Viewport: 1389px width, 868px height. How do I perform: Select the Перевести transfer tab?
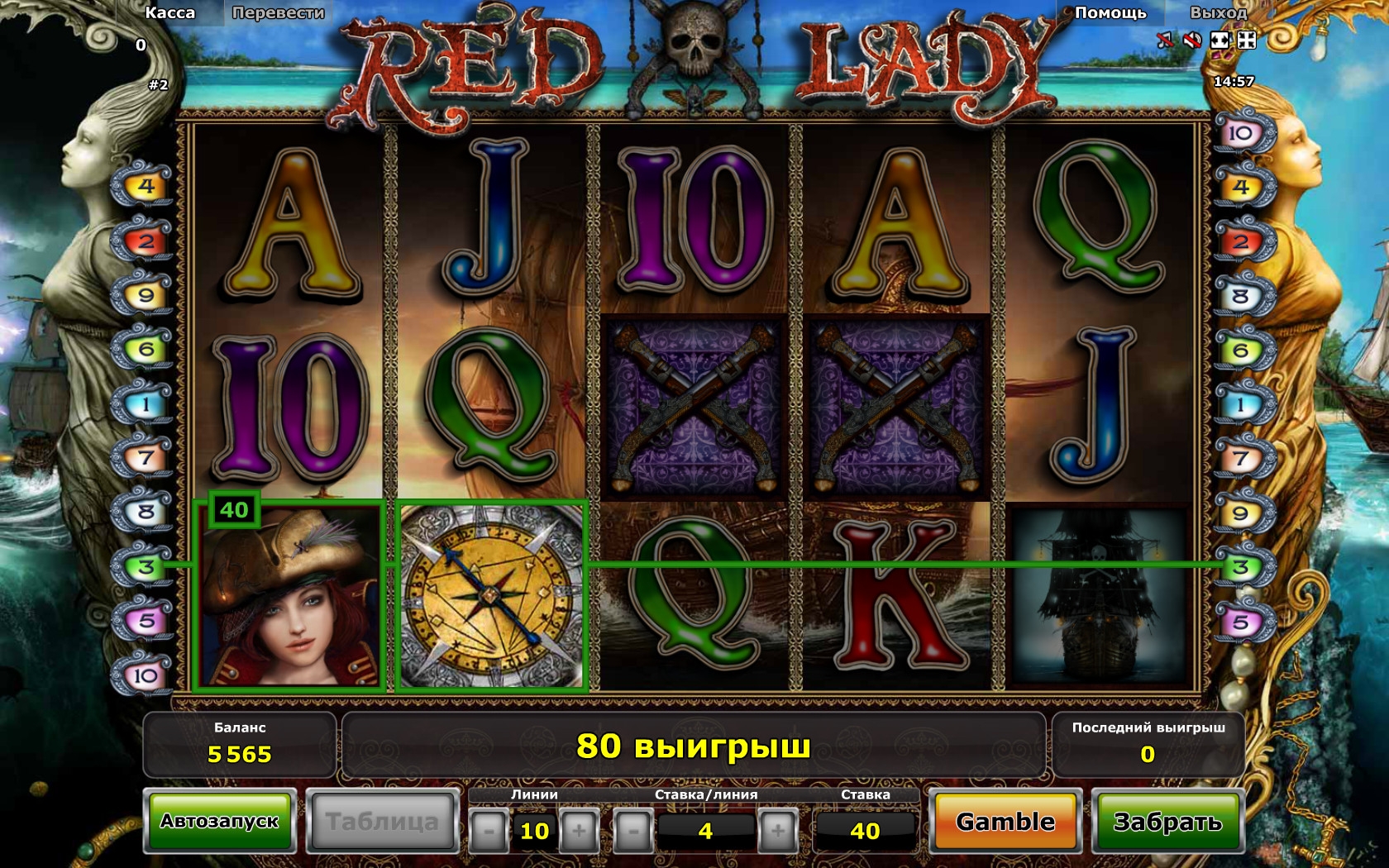pyautogui.click(x=278, y=13)
